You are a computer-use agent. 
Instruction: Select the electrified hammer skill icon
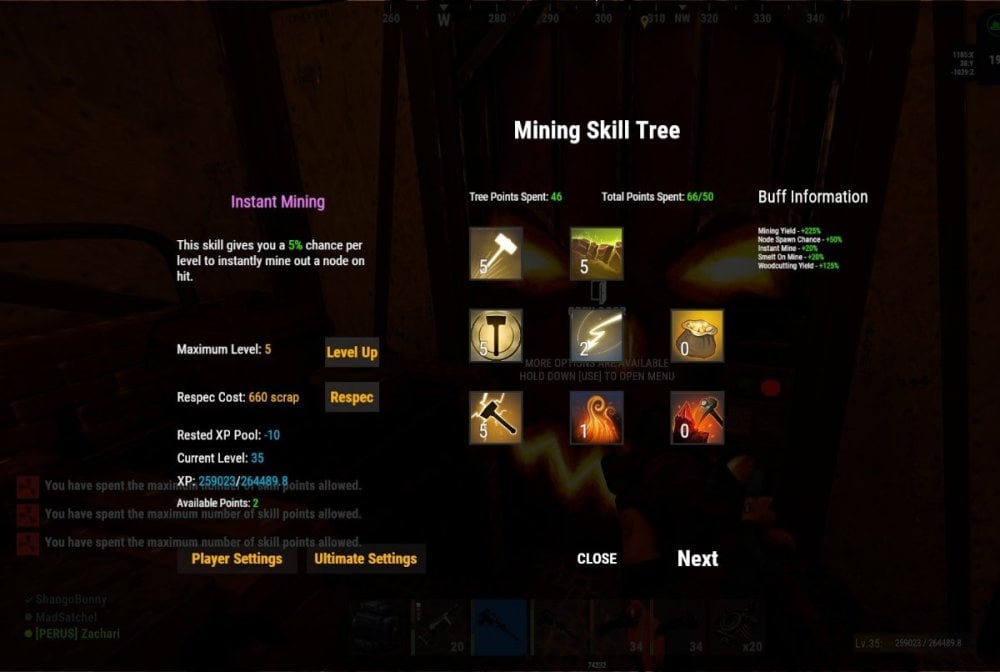click(x=496, y=417)
